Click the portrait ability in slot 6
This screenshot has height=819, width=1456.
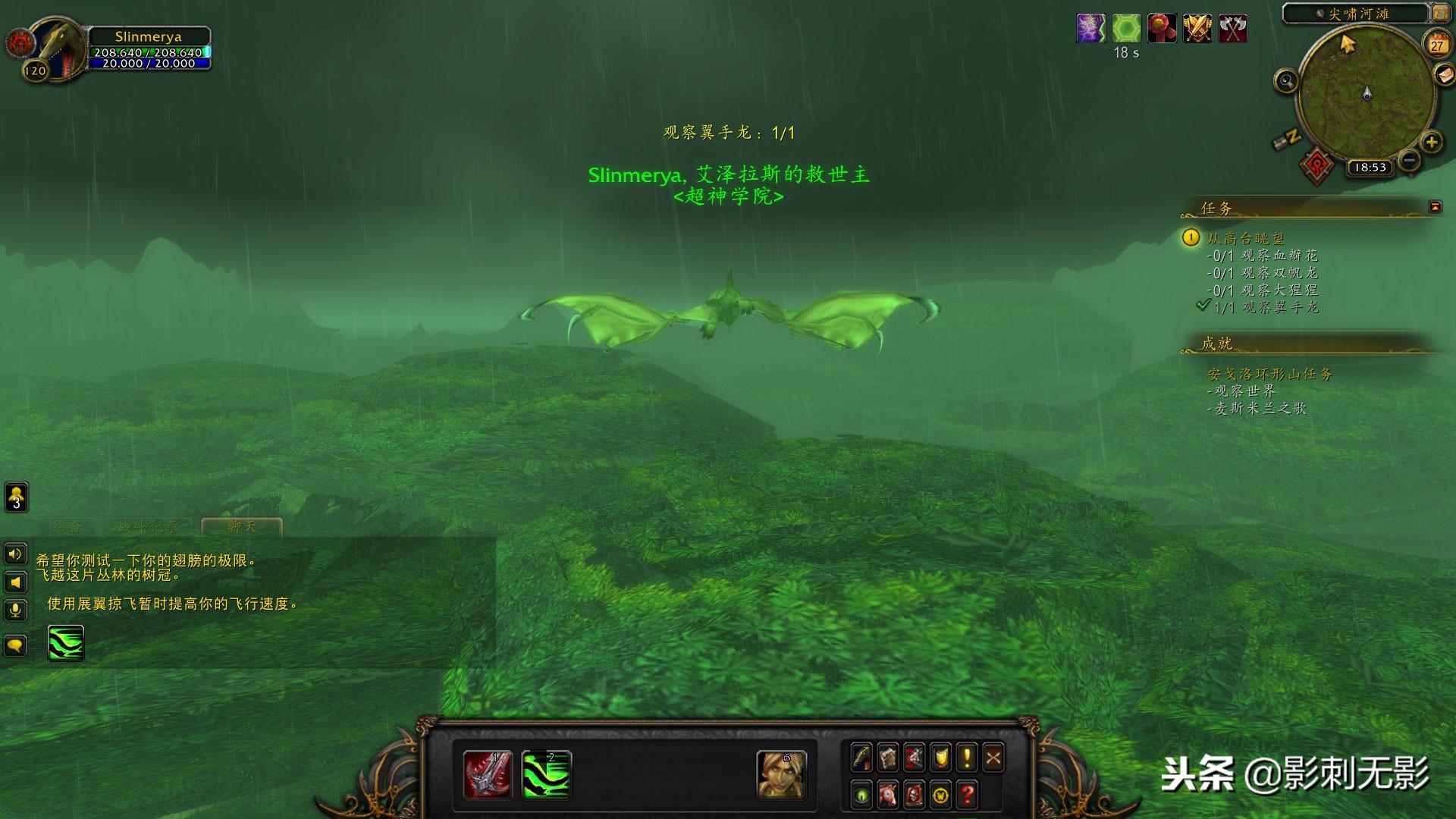pyautogui.click(x=781, y=775)
